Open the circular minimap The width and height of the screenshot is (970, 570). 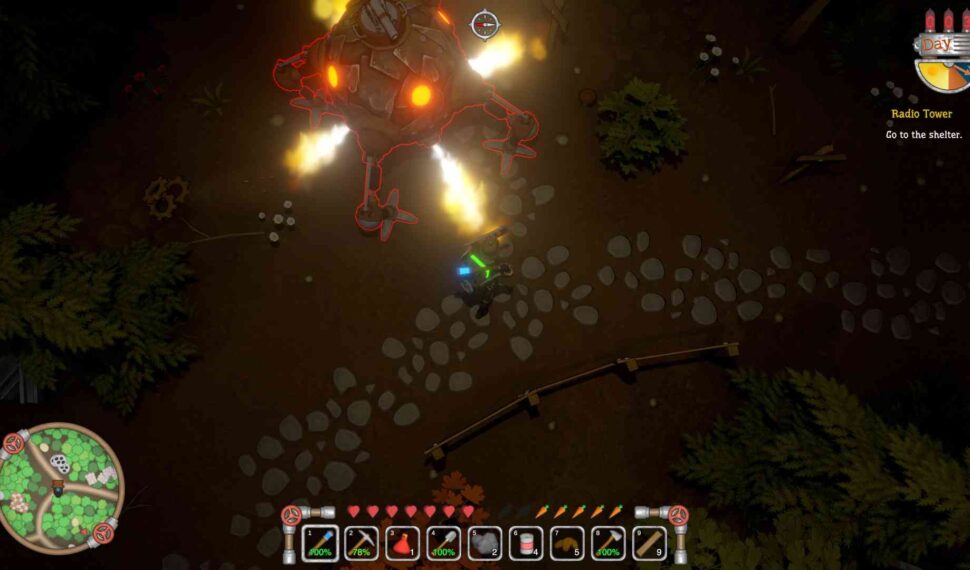pyautogui.click(x=60, y=487)
